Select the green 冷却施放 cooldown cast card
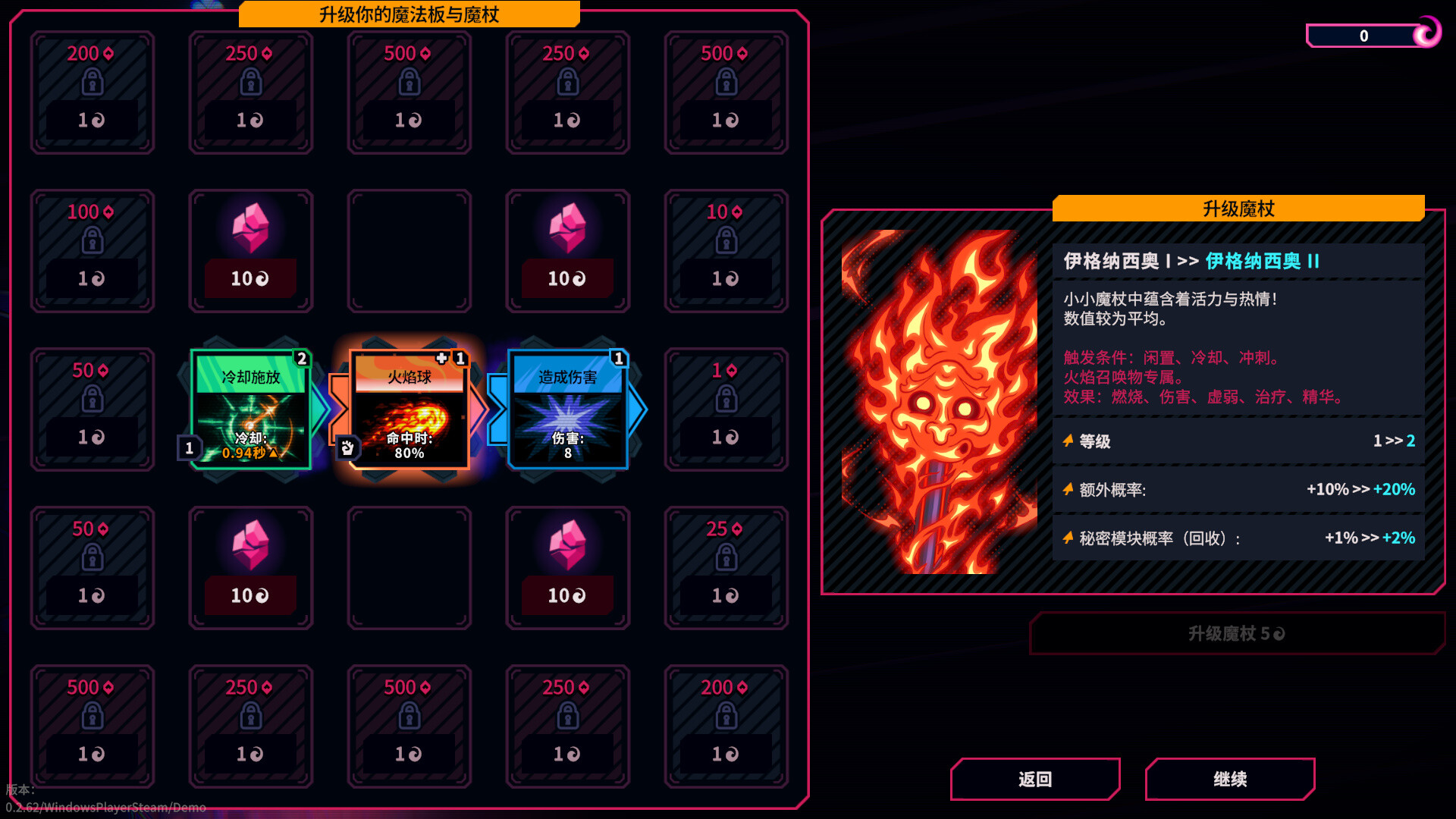This screenshot has height=819, width=1456. pyautogui.click(x=250, y=409)
